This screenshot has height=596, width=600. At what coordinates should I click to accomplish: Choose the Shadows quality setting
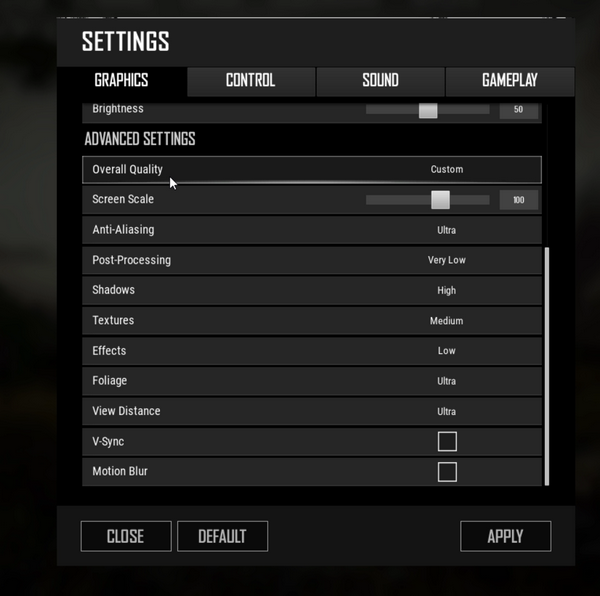[x=446, y=290]
